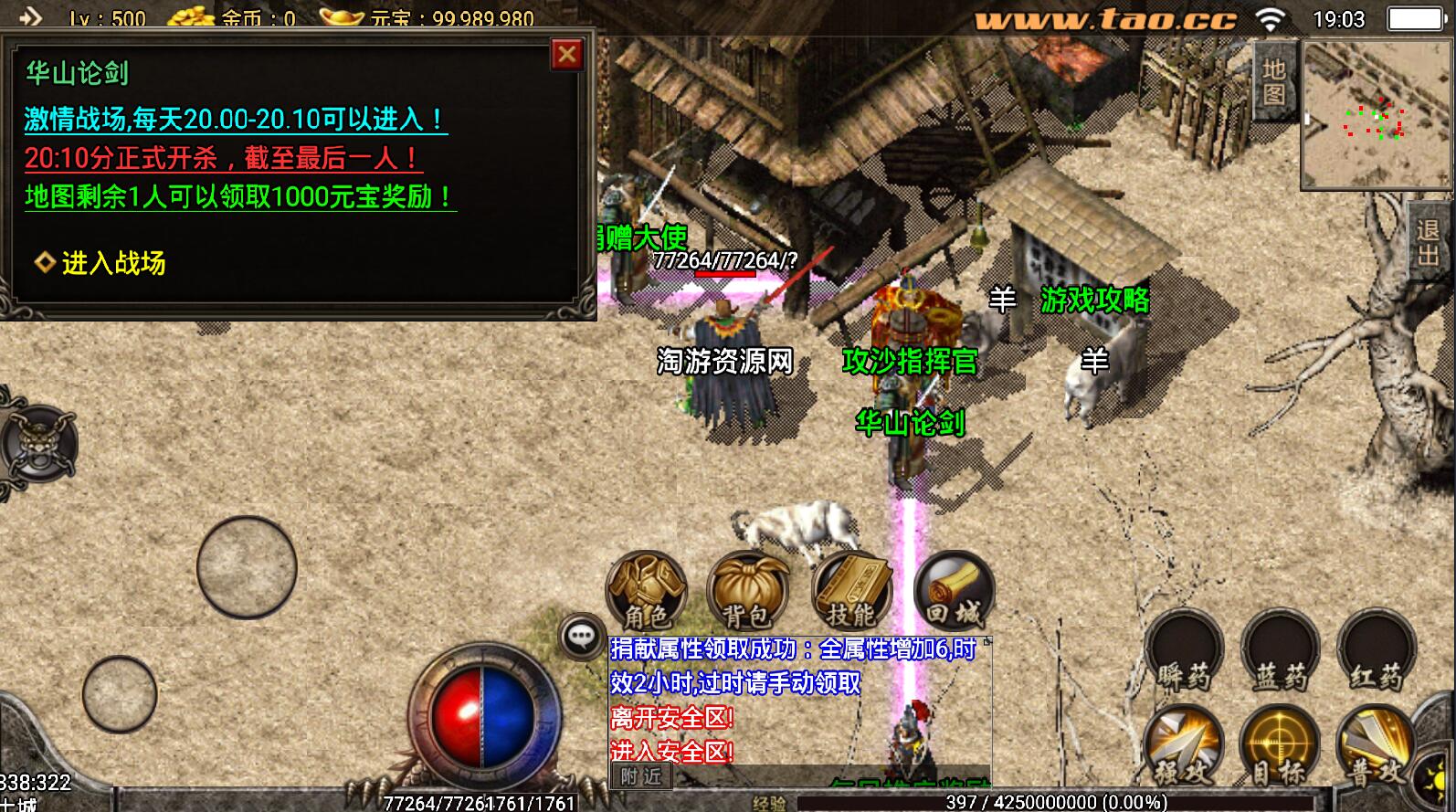Tap the 目标 target selection button
The height and width of the screenshot is (812, 1456).
[x=1280, y=747]
